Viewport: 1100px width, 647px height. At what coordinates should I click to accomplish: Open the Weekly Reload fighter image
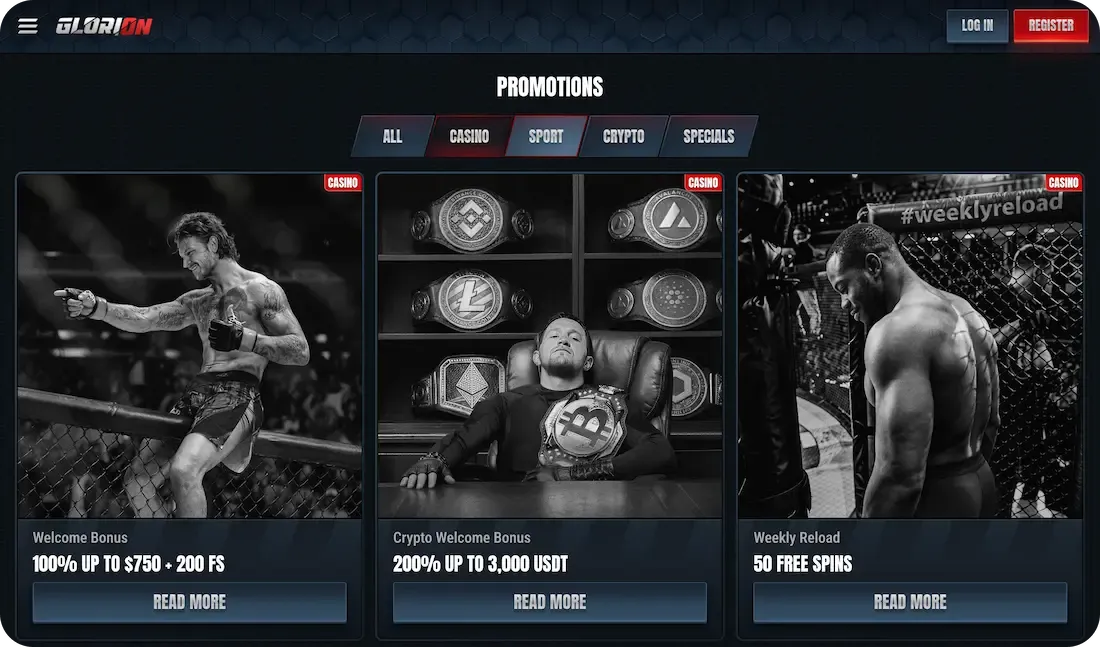[x=910, y=345]
